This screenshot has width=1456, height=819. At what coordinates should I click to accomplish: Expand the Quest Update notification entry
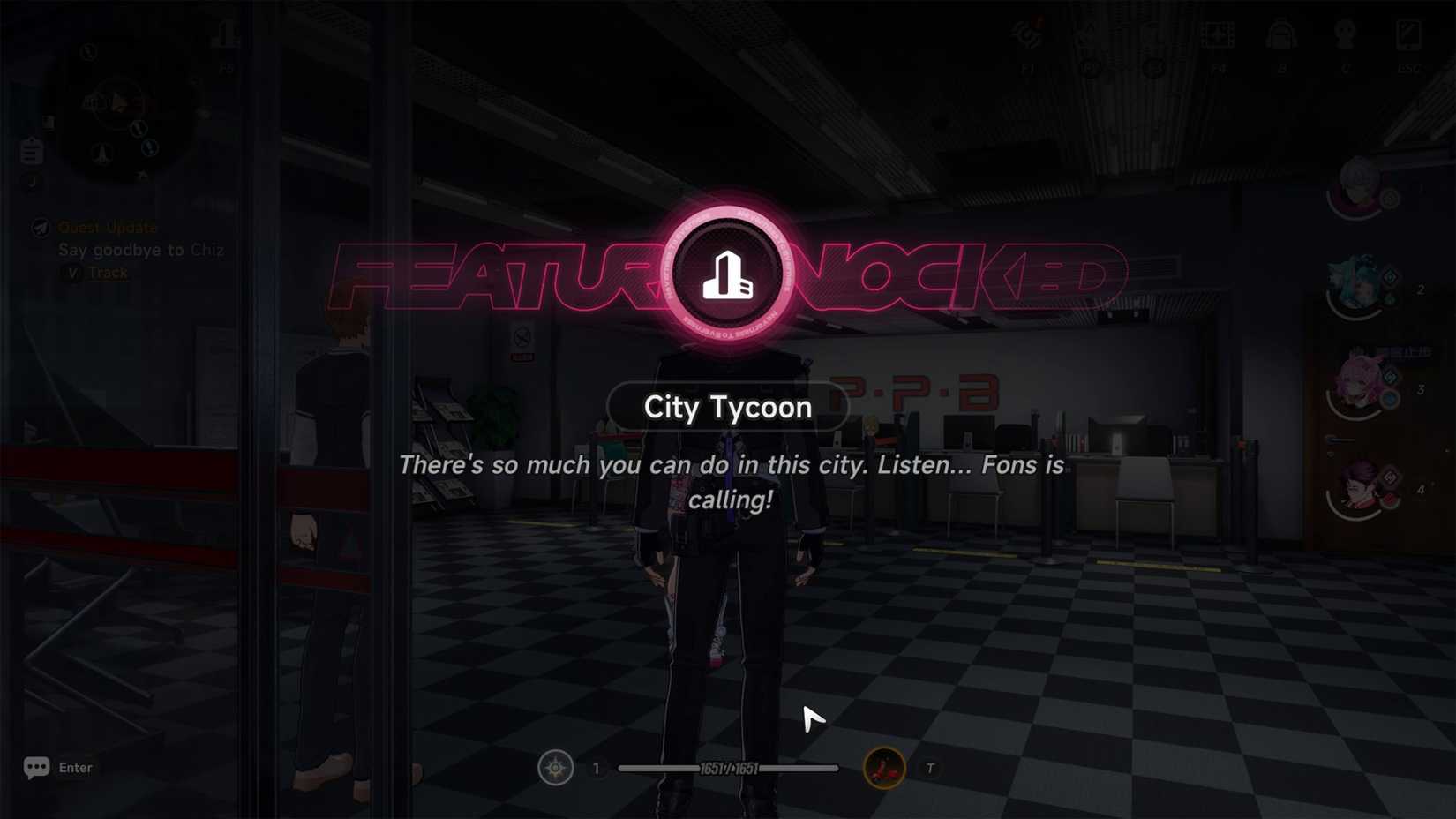(x=109, y=227)
